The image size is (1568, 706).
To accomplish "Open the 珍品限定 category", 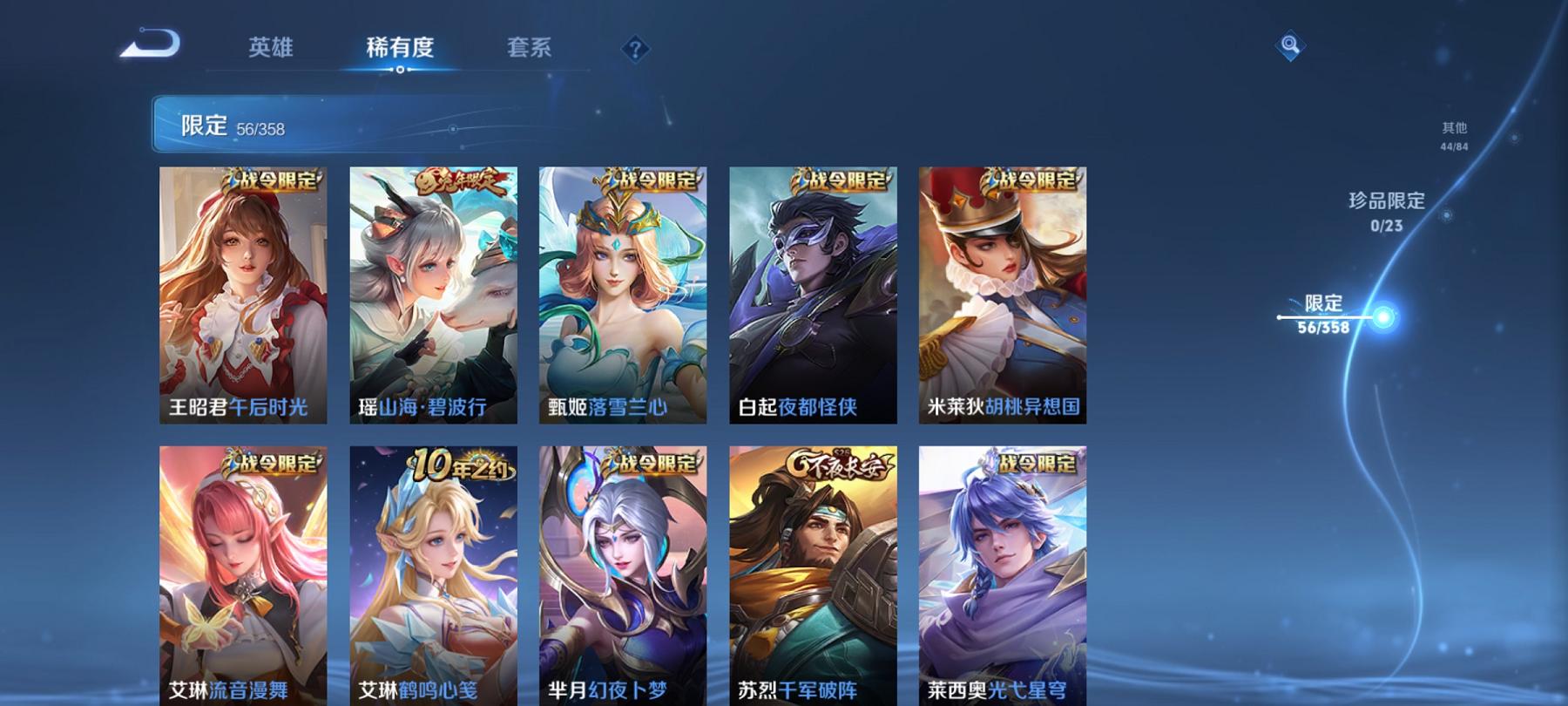I will 1384,209.
